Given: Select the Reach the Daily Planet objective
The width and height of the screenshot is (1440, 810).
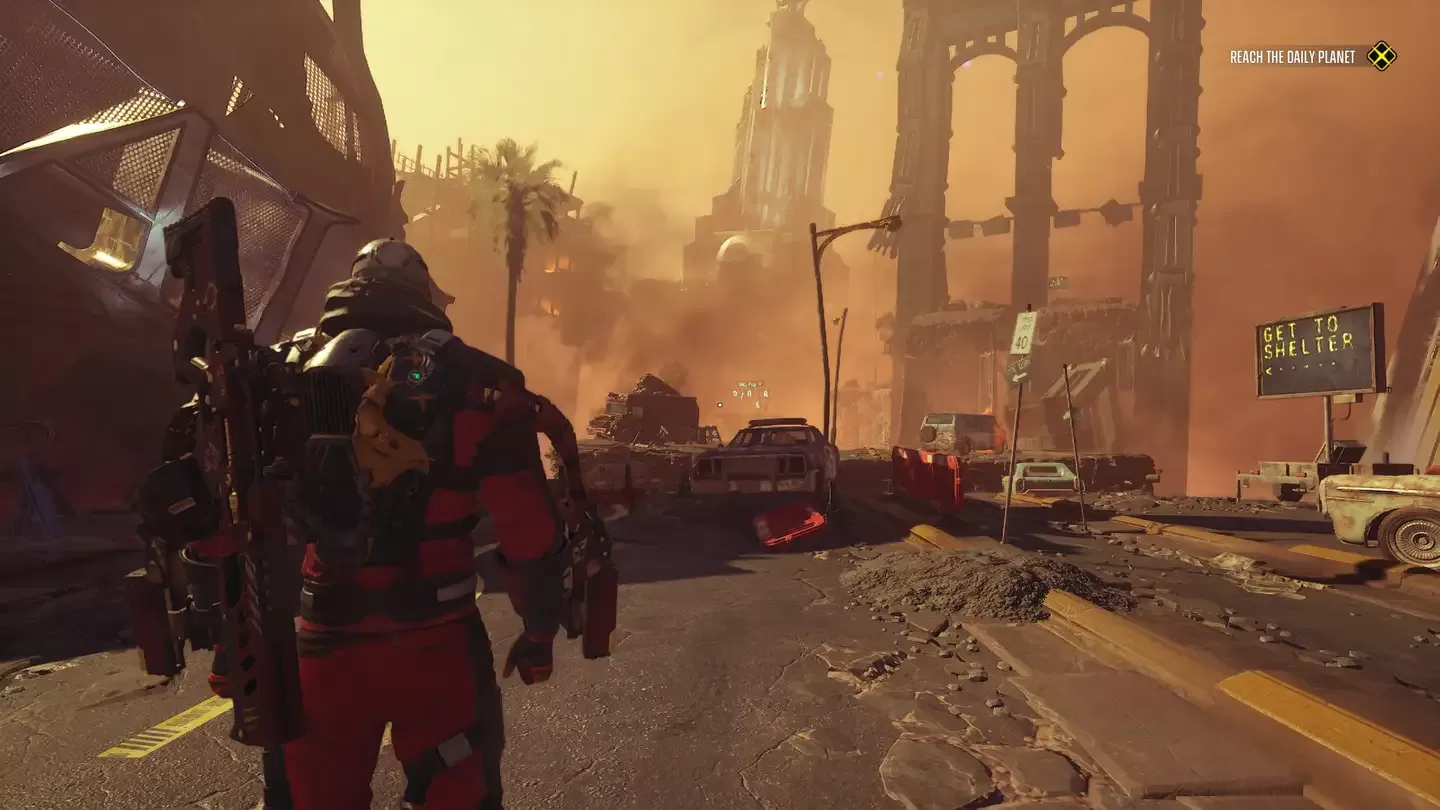Looking at the screenshot, I should pos(1292,57).
